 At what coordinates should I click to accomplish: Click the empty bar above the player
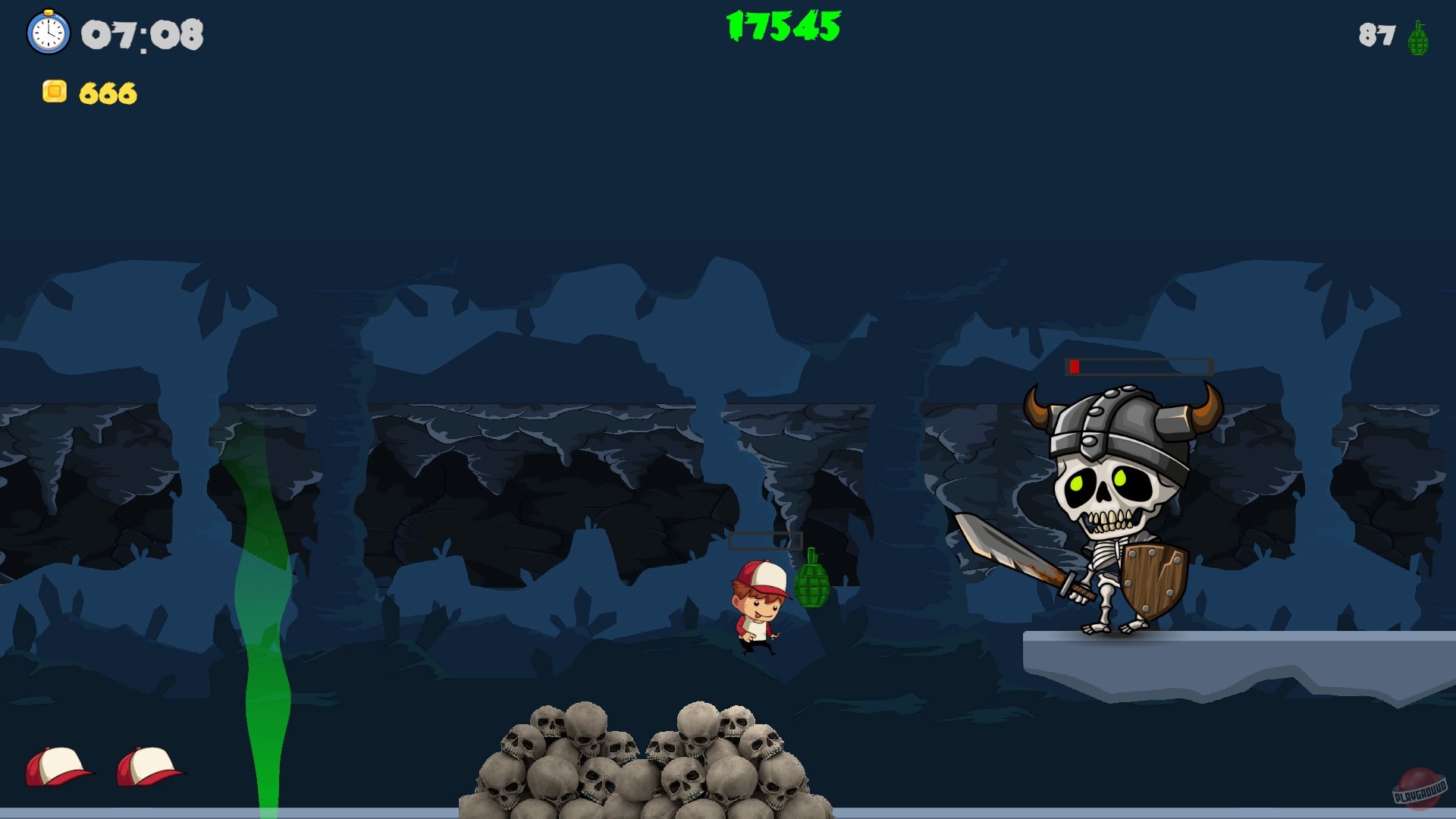pos(766,540)
